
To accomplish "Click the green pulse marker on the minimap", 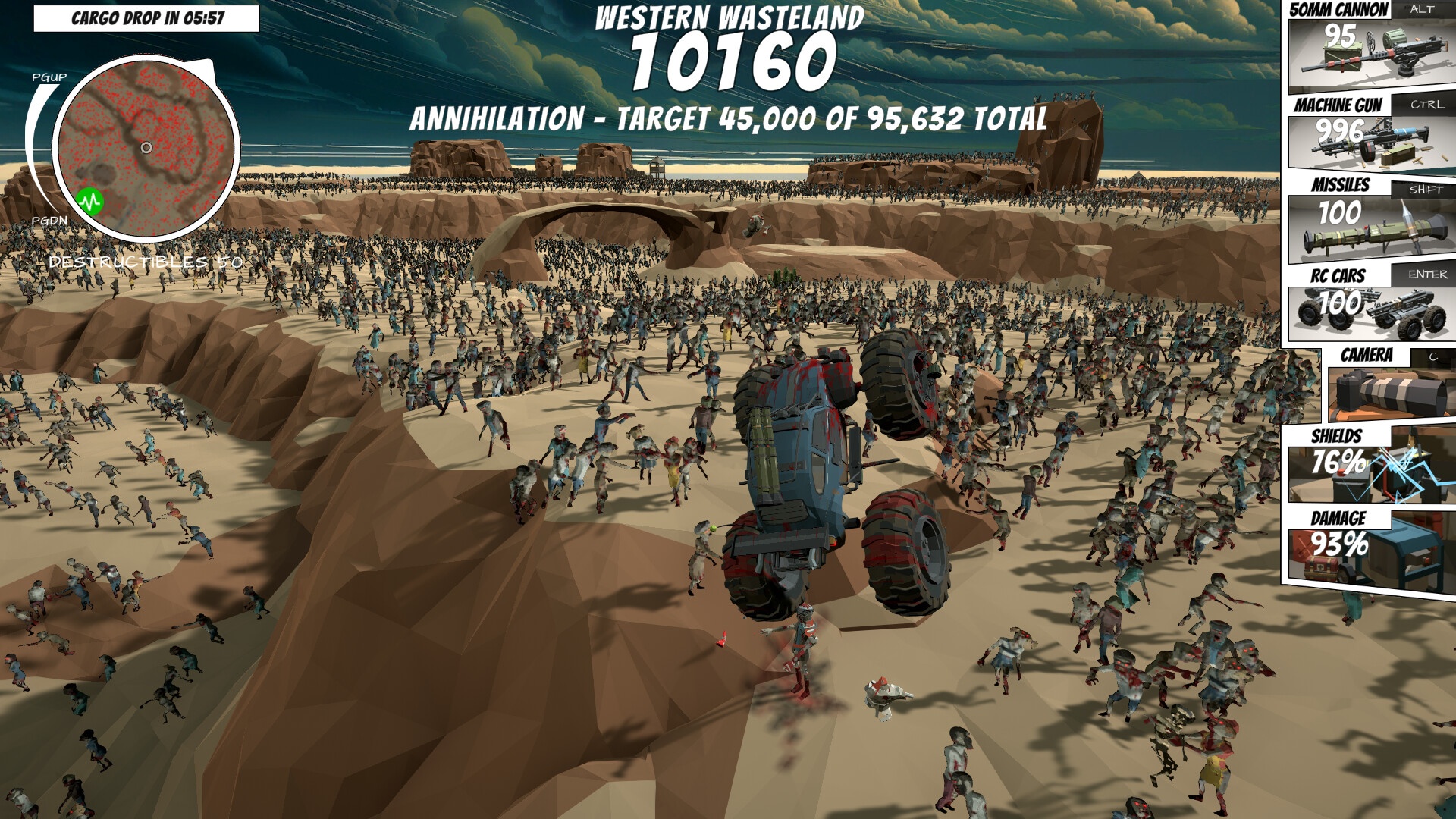I will click(90, 202).
